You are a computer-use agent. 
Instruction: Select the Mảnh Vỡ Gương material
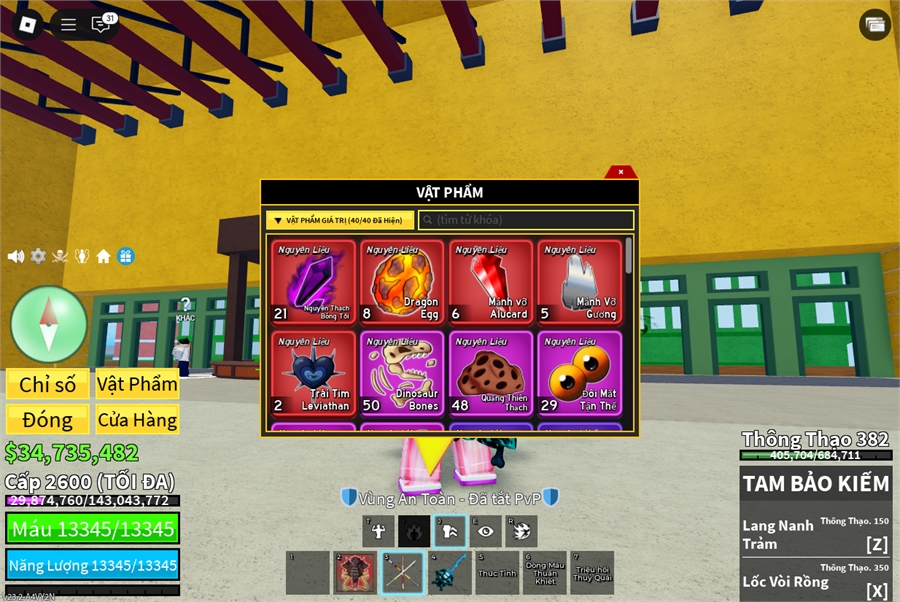pos(579,282)
